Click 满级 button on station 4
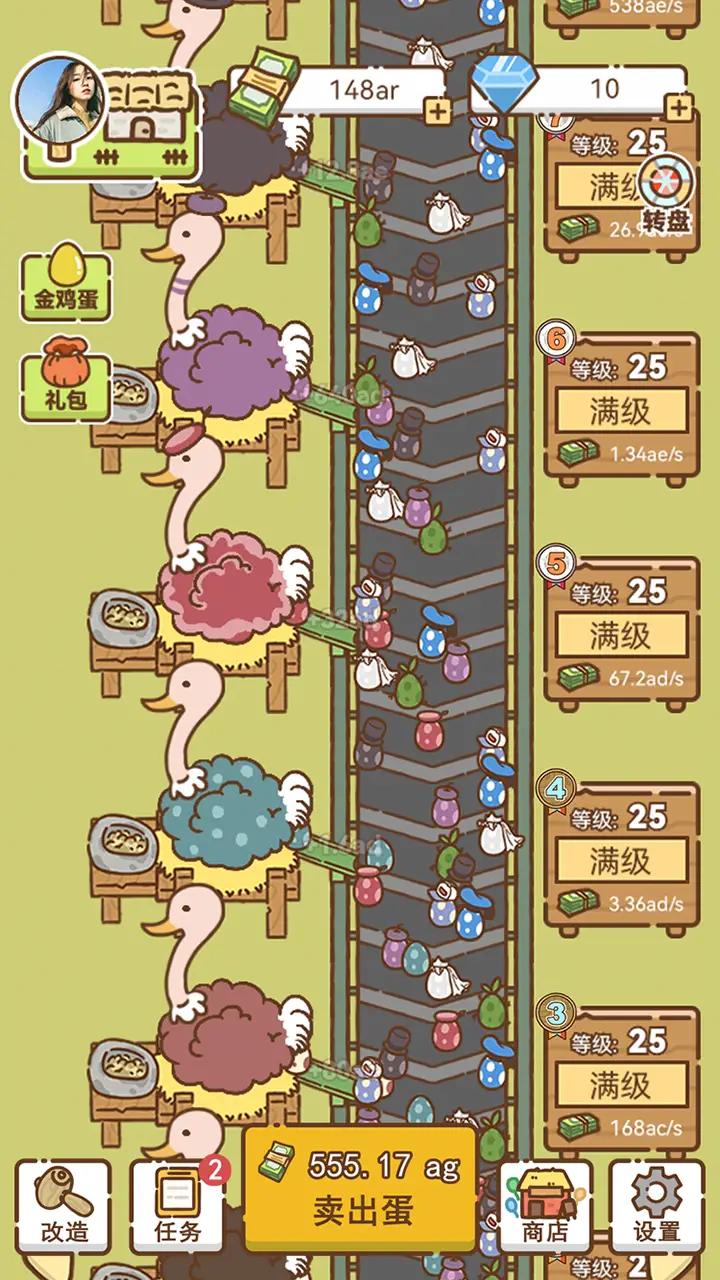 tap(621, 860)
